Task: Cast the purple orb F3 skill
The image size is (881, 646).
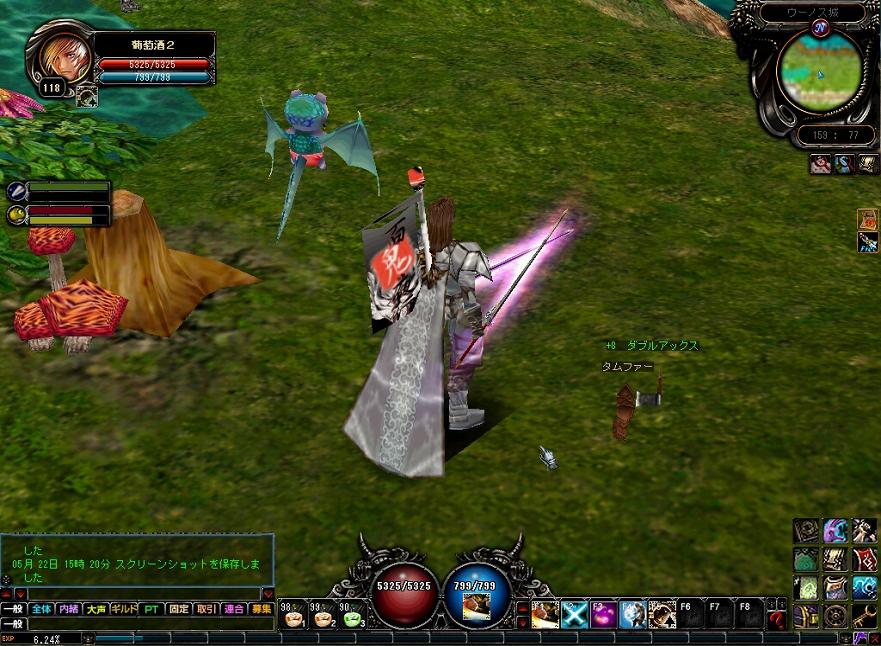Action: [603, 614]
